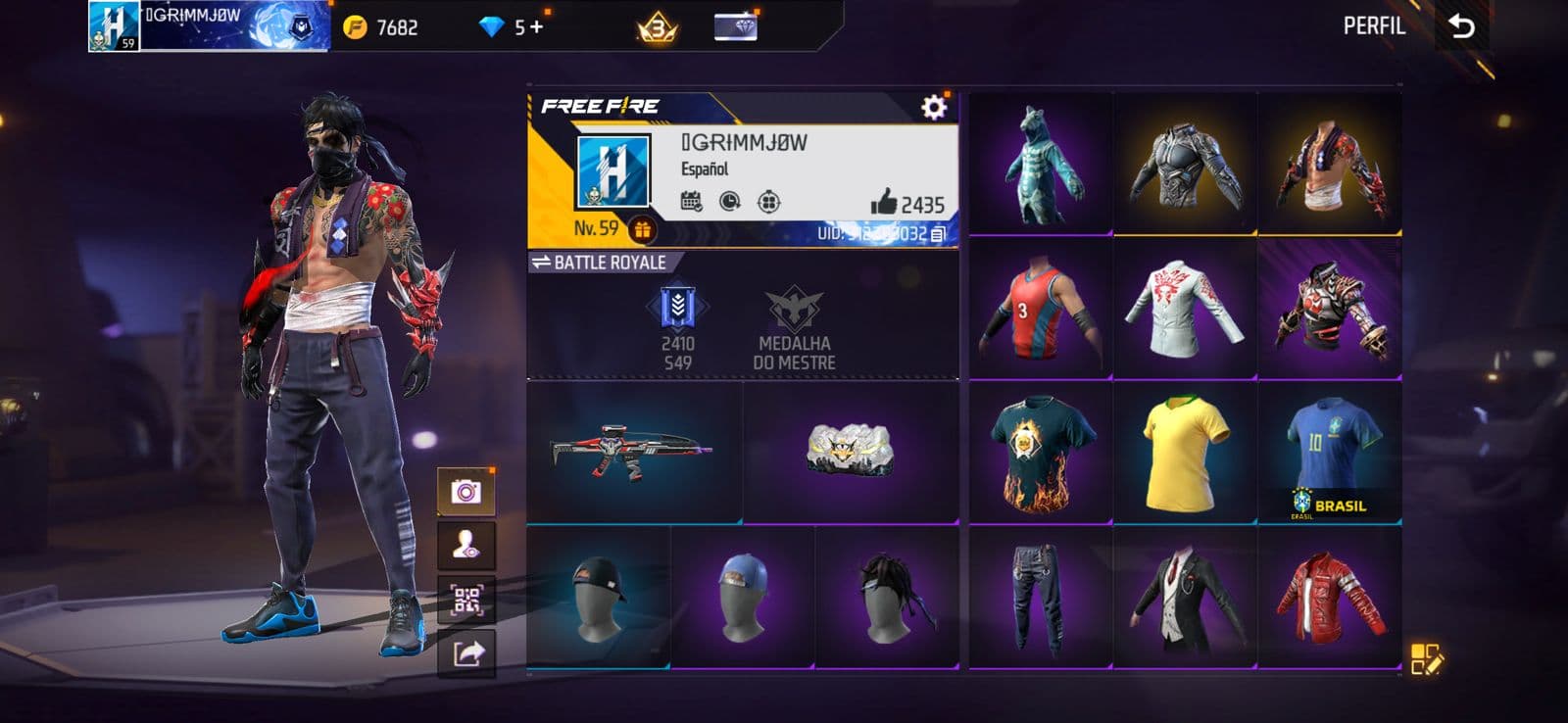Select the dark blue pants item
The image size is (1568, 723).
[x=1040, y=597]
